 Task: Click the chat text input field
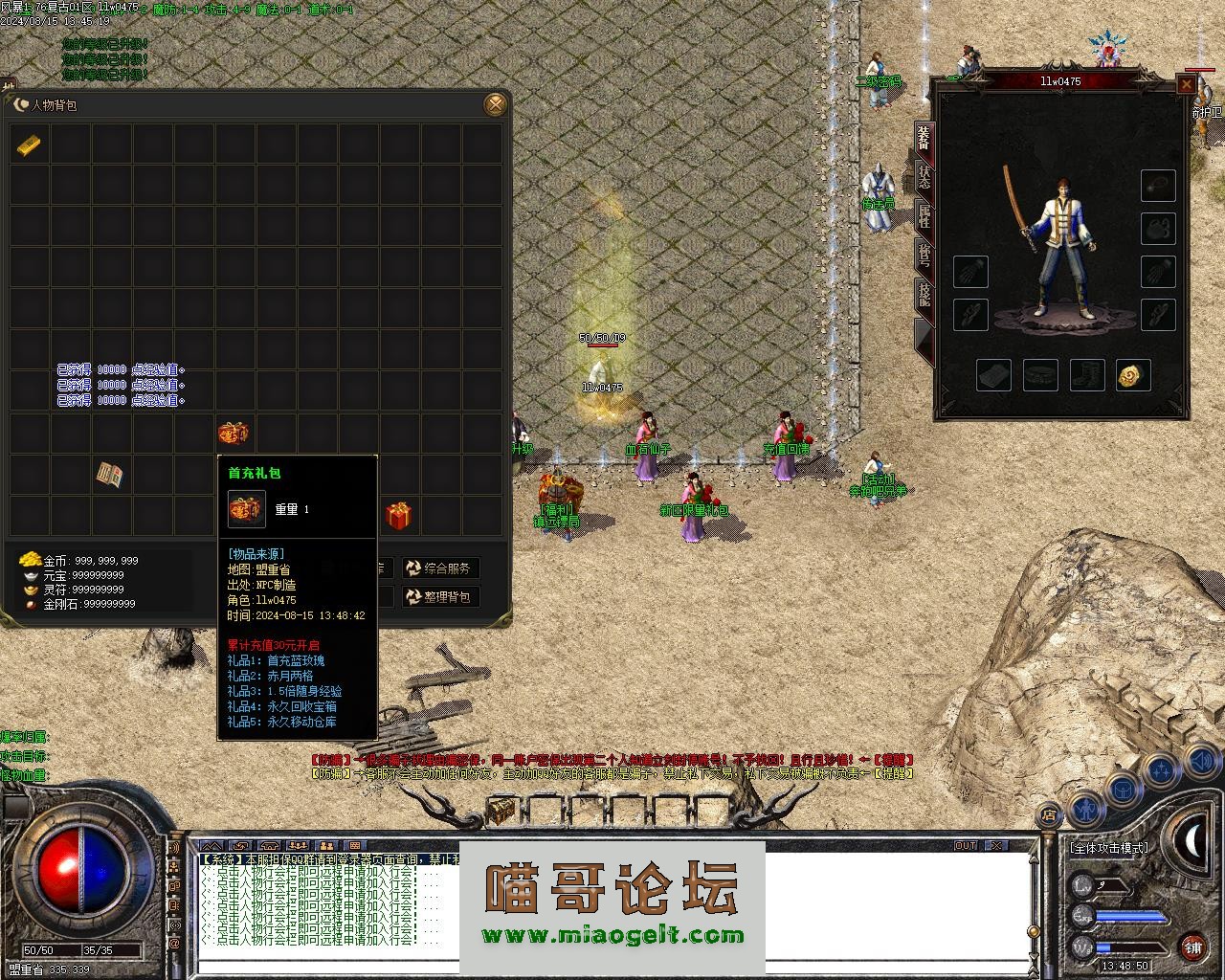point(612,965)
